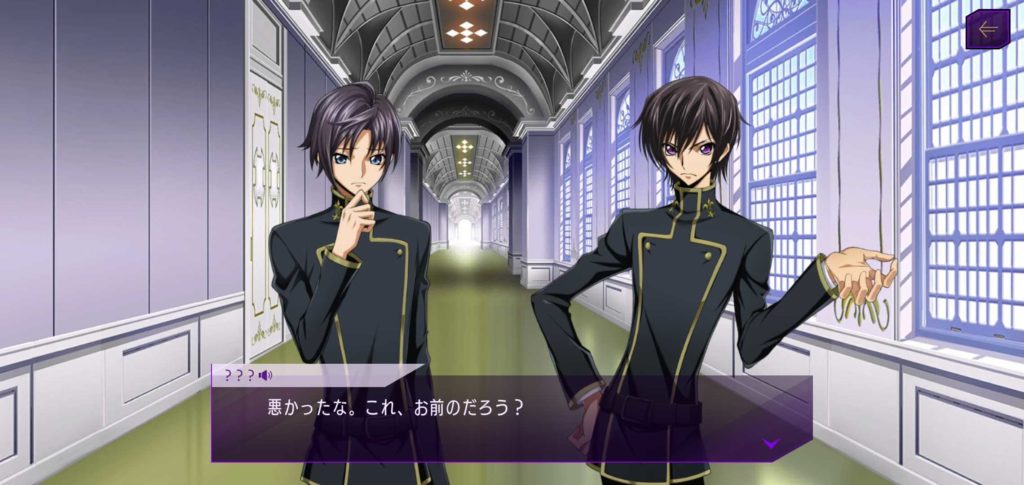1024x485 pixels.
Task: Advance dialogue with the purple down arrow
Action: click(x=770, y=442)
